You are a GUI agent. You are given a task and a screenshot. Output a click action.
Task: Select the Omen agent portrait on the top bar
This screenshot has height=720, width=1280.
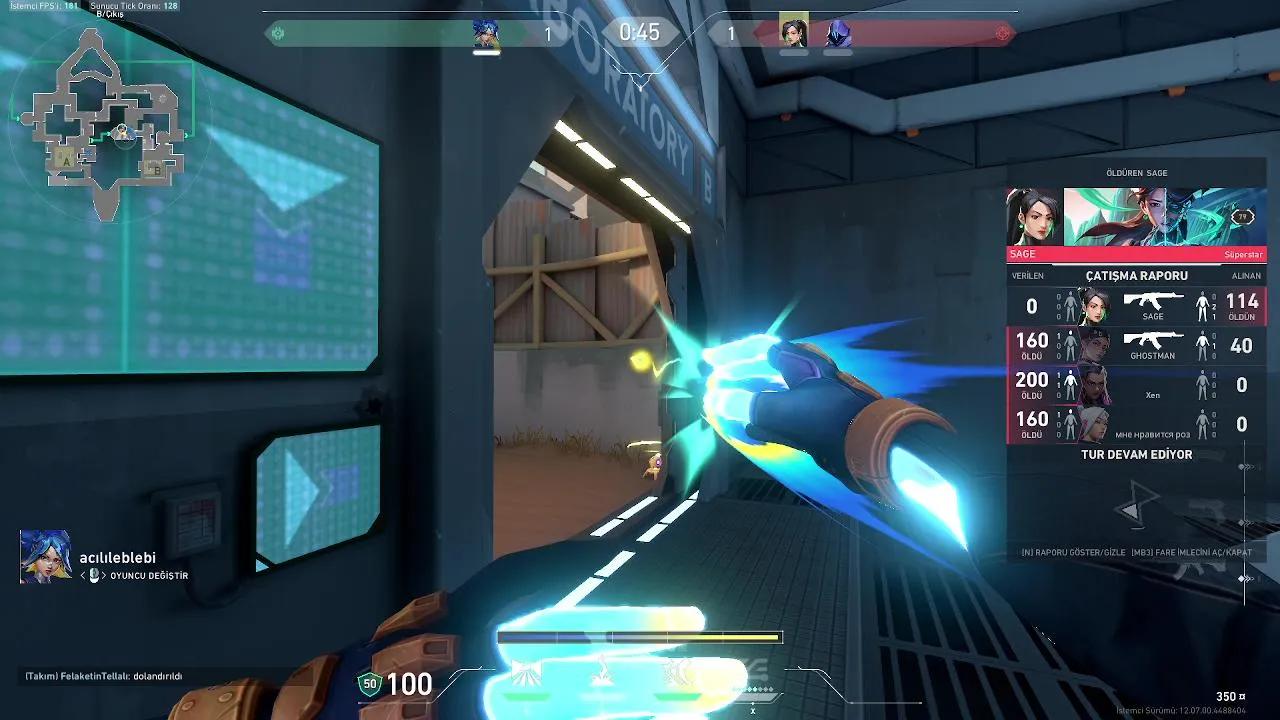click(839, 33)
